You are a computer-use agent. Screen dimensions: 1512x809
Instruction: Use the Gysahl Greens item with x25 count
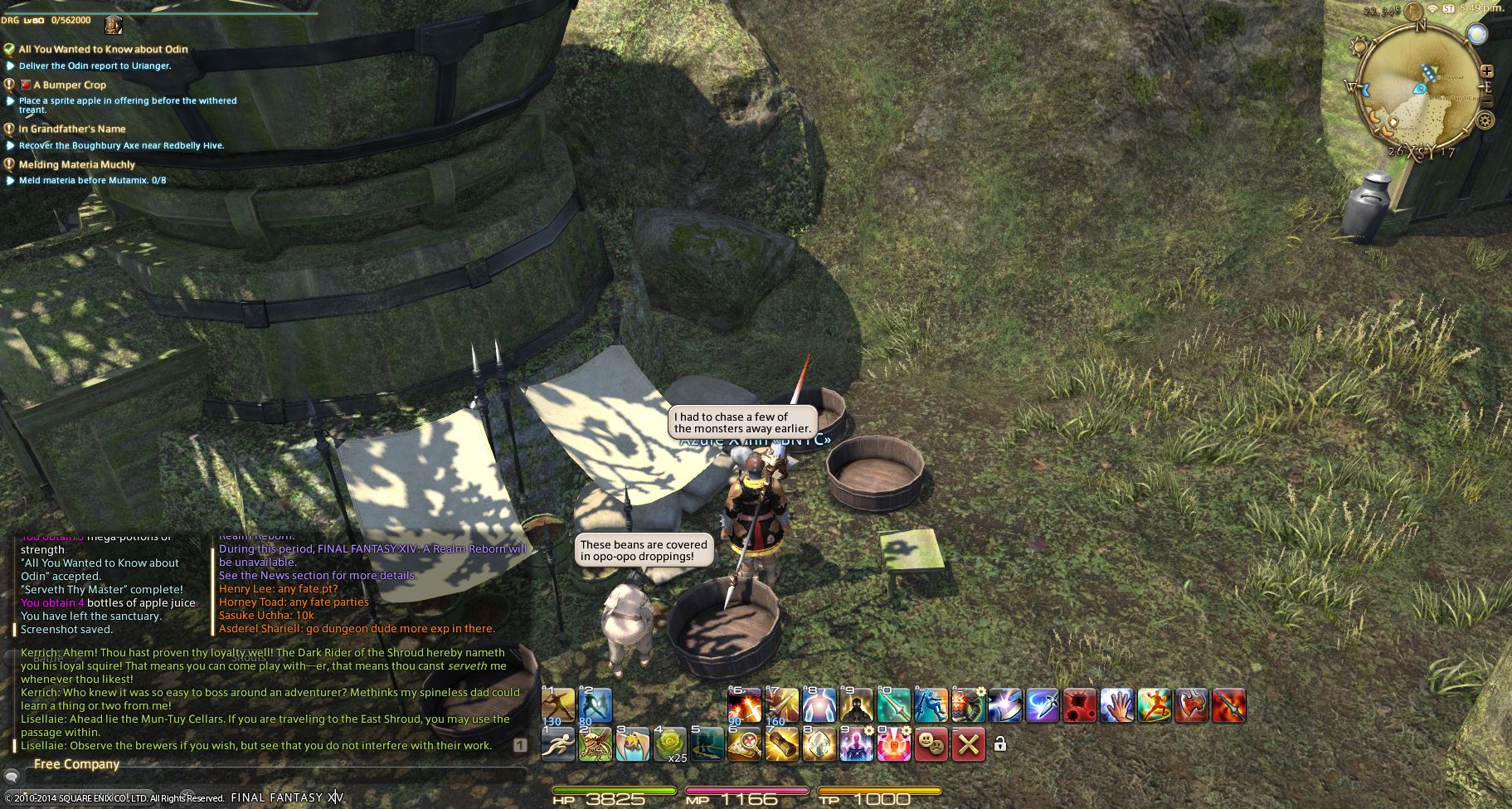pos(670,744)
